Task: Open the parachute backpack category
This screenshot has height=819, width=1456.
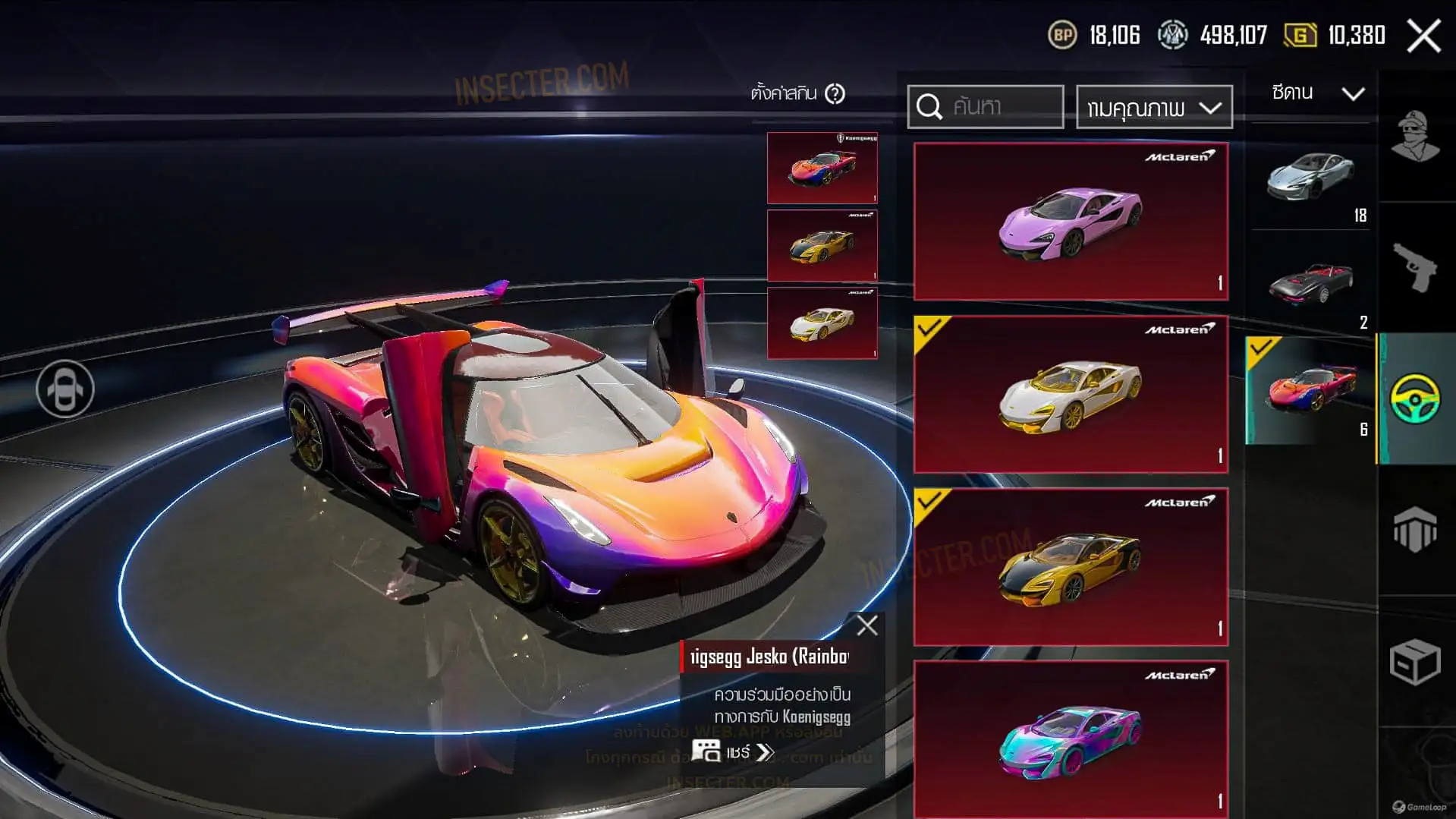Action: 1416,529
